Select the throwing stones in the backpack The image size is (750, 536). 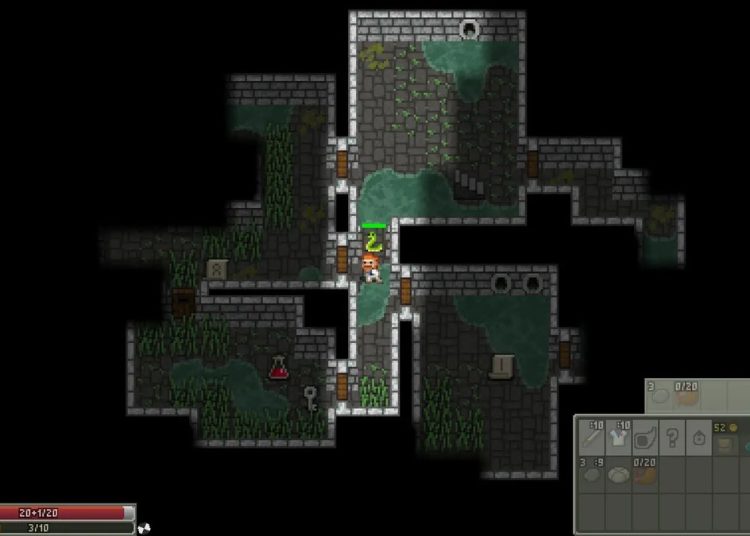[x=593, y=472]
